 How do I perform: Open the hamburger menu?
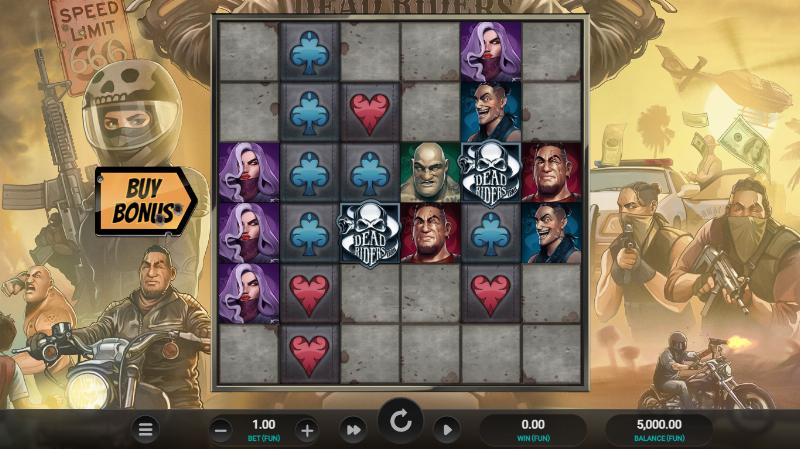(x=146, y=430)
